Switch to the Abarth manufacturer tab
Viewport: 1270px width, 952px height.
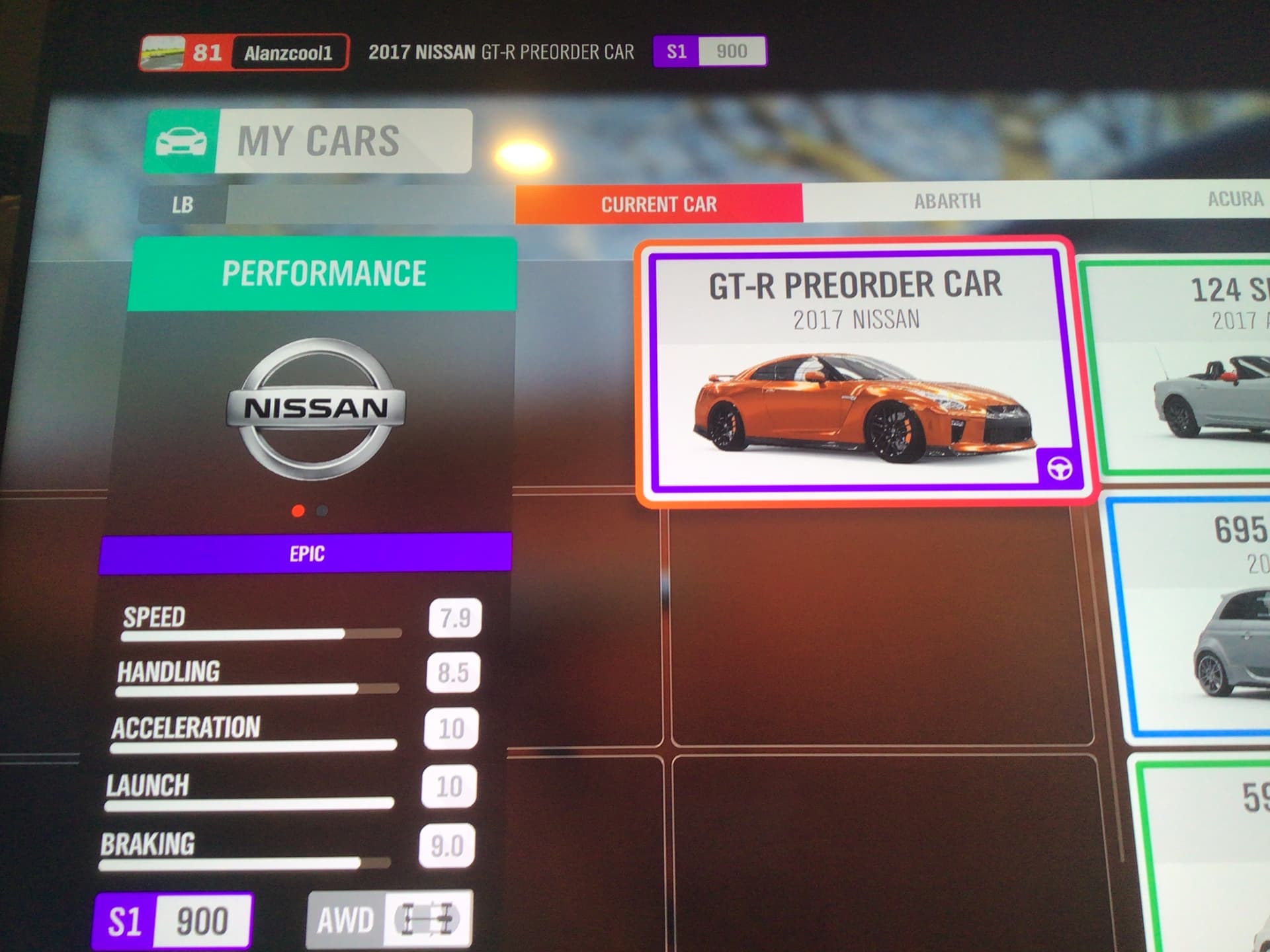click(947, 201)
